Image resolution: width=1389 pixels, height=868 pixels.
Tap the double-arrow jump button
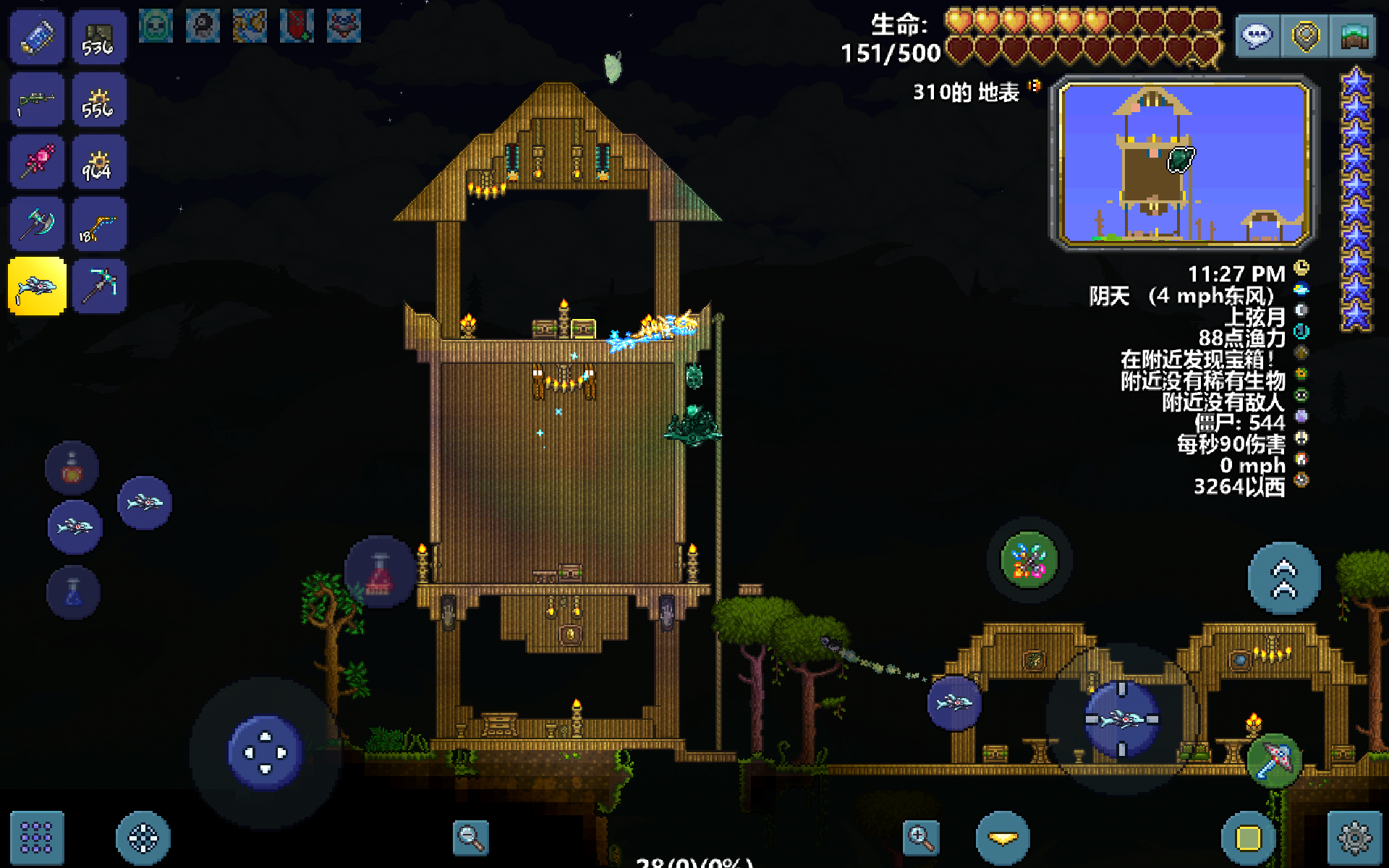pos(1284,579)
